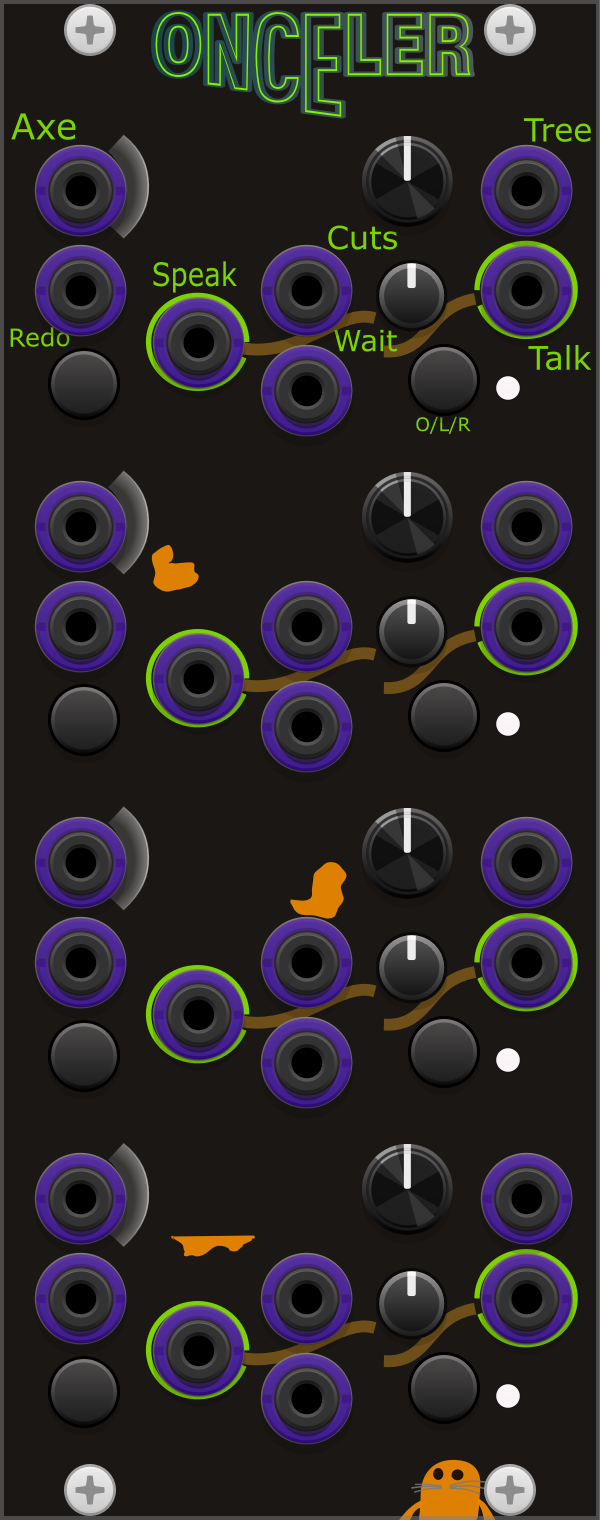The image size is (600, 1520).
Task: Click the Axe input jack
Action: [80, 189]
